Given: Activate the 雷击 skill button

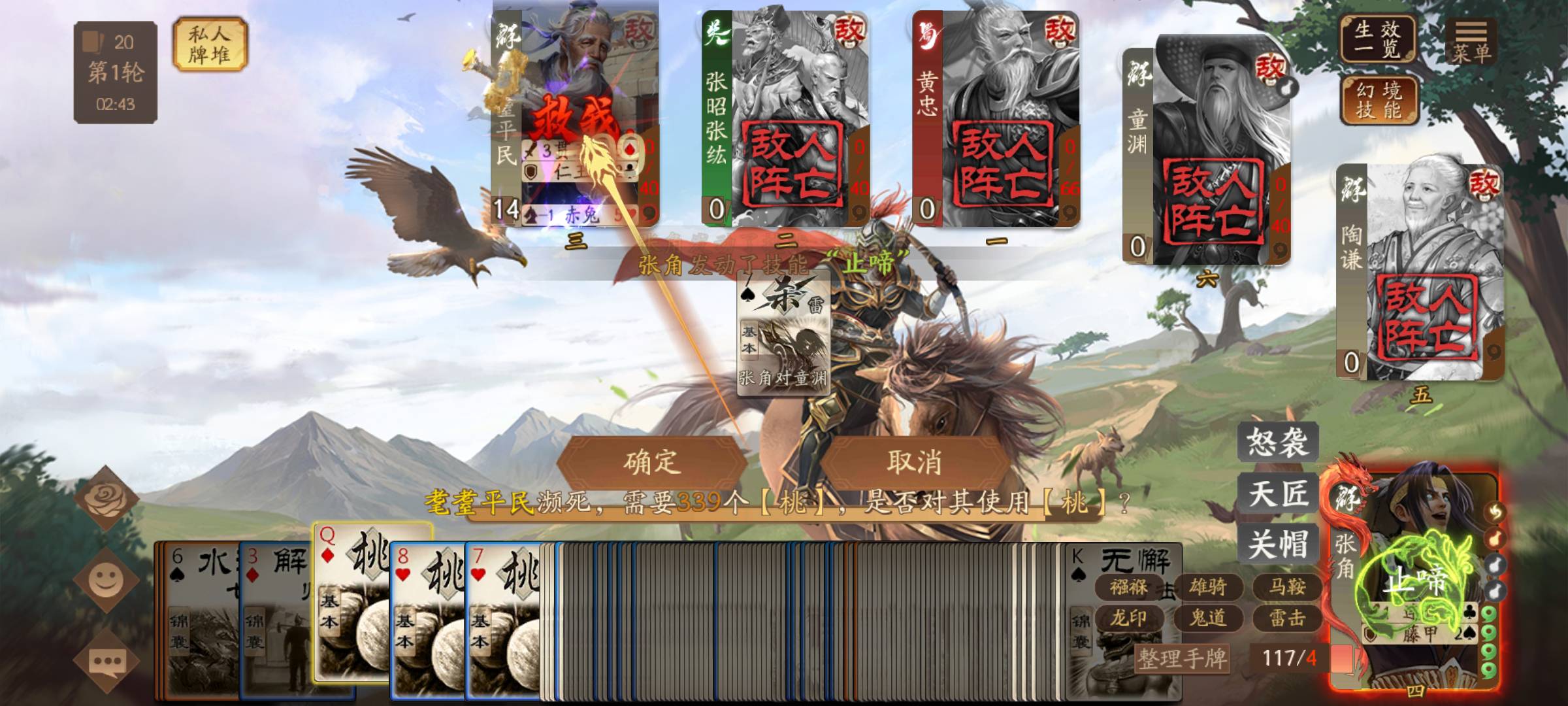Looking at the screenshot, I should 1286,617.
